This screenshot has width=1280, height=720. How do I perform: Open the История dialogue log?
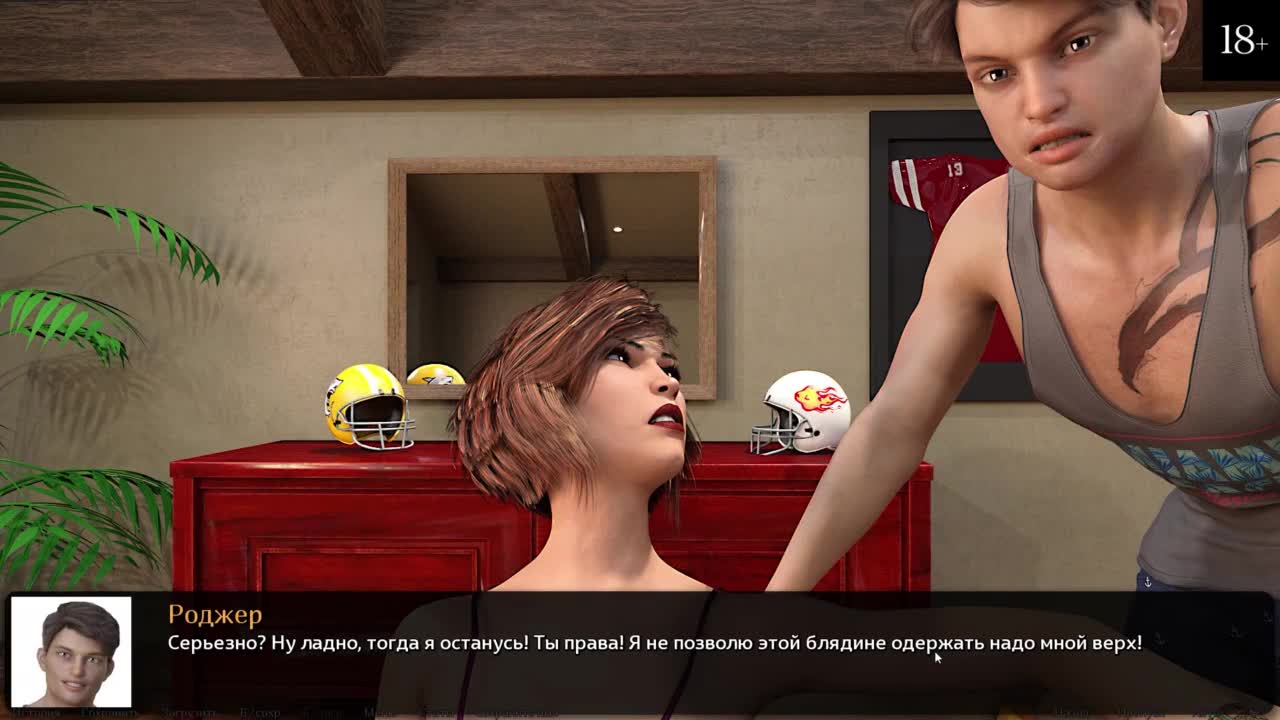pyautogui.click(x=36, y=713)
